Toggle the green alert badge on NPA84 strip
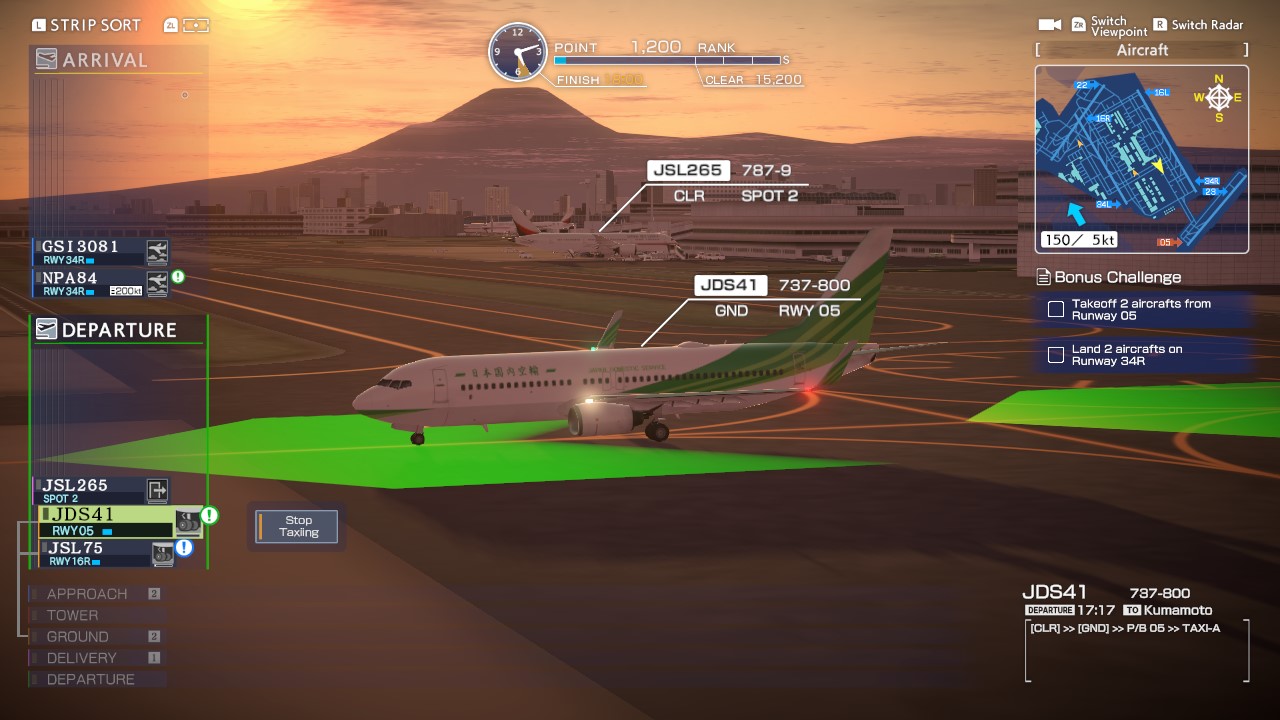Screen dimensions: 1280x720 [176, 277]
